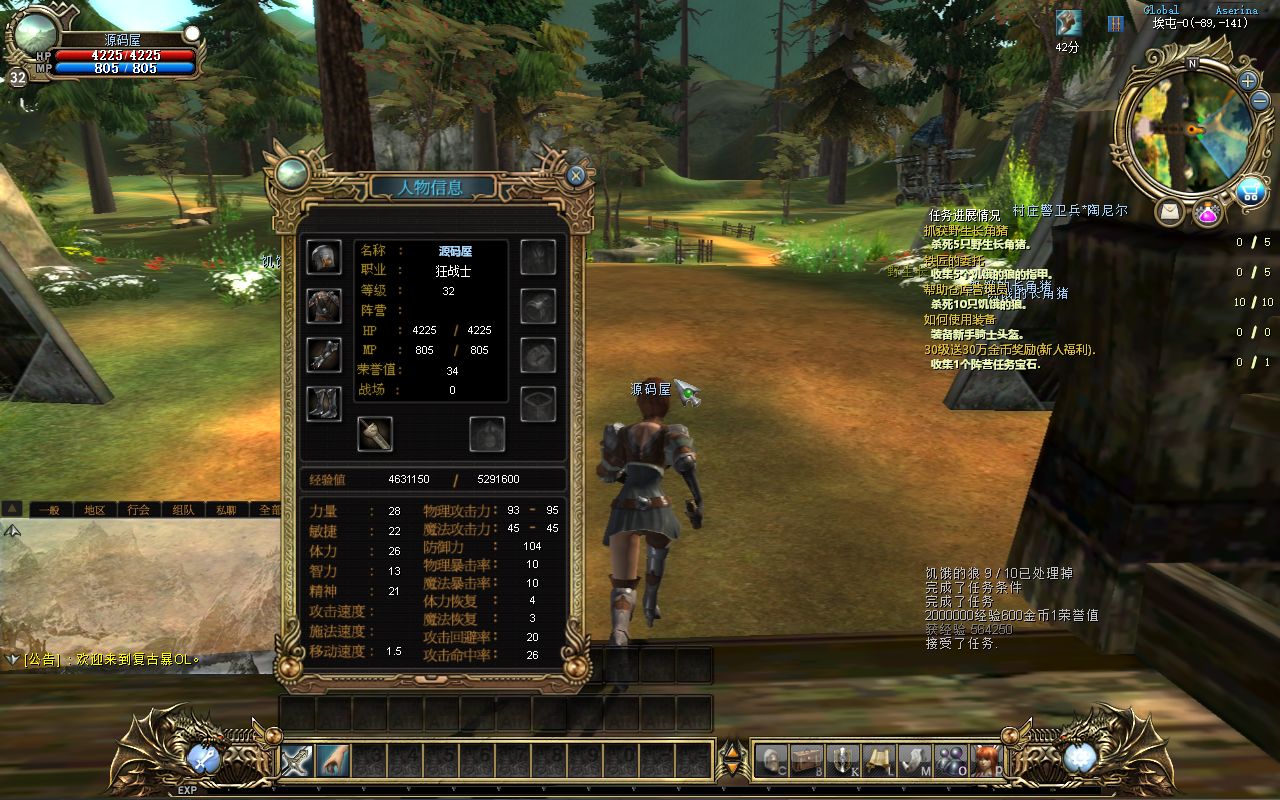Zoom out the minimap with the minus button
The width and height of the screenshot is (1280, 800).
[1259, 100]
